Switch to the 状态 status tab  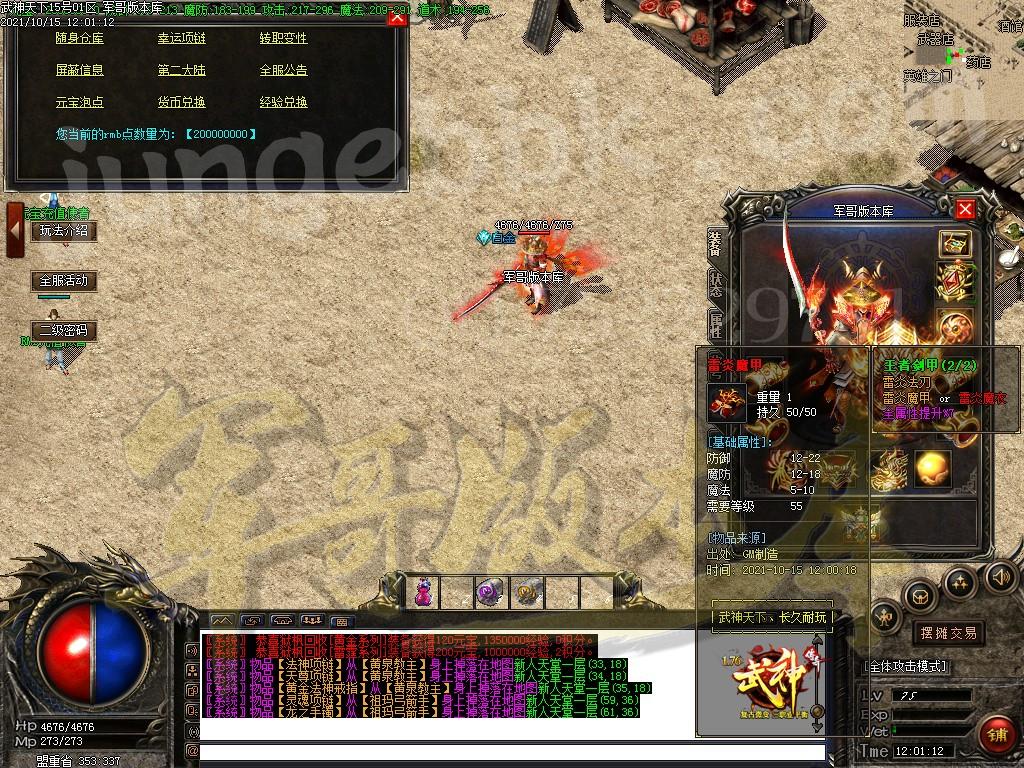716,282
